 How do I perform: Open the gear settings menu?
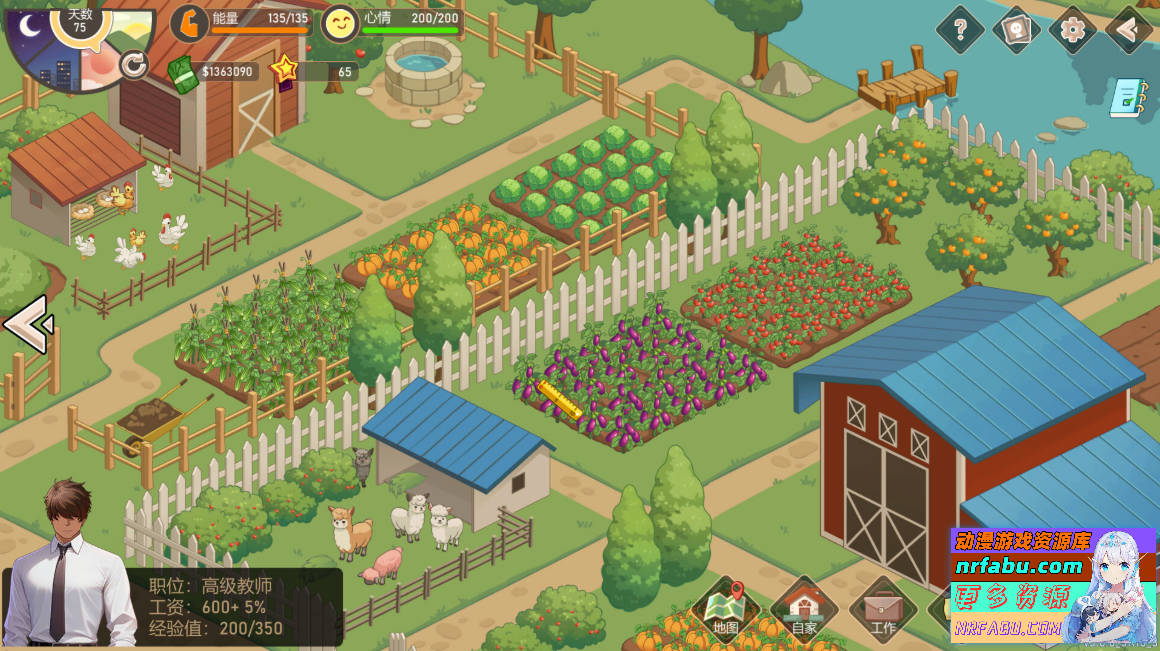1072,30
